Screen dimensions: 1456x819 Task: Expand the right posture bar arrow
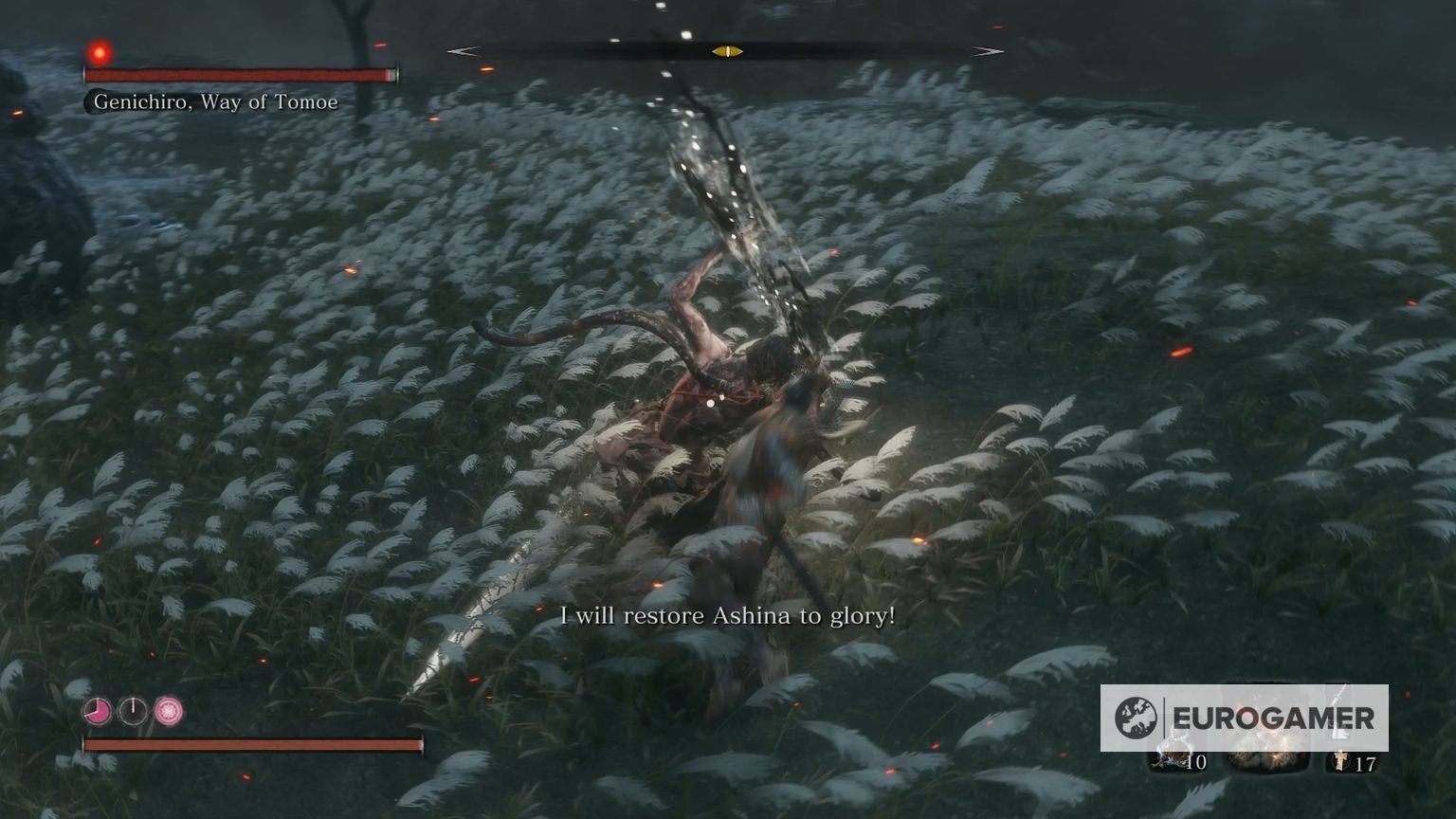(x=991, y=52)
